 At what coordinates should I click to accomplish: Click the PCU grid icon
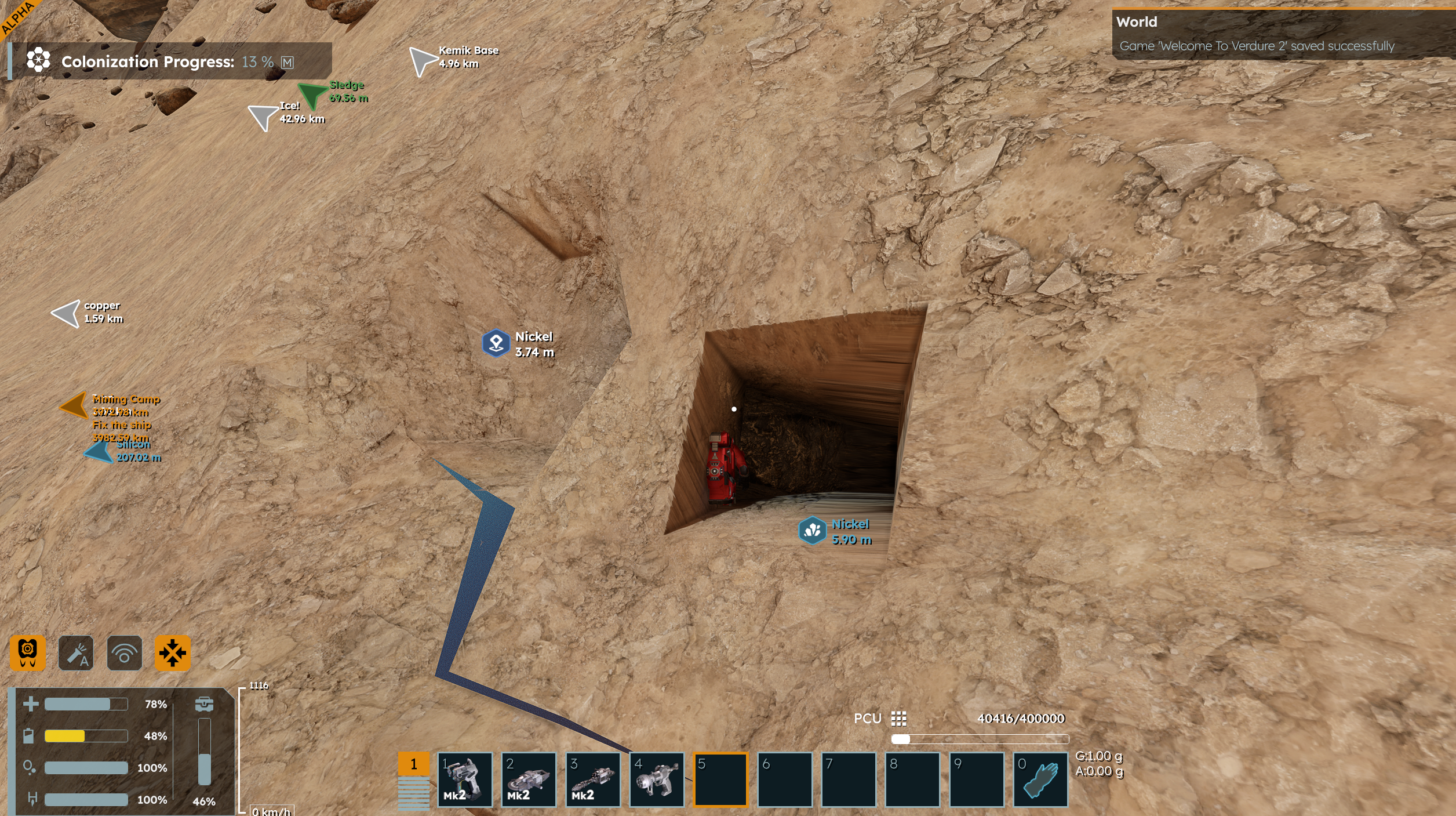point(898,719)
